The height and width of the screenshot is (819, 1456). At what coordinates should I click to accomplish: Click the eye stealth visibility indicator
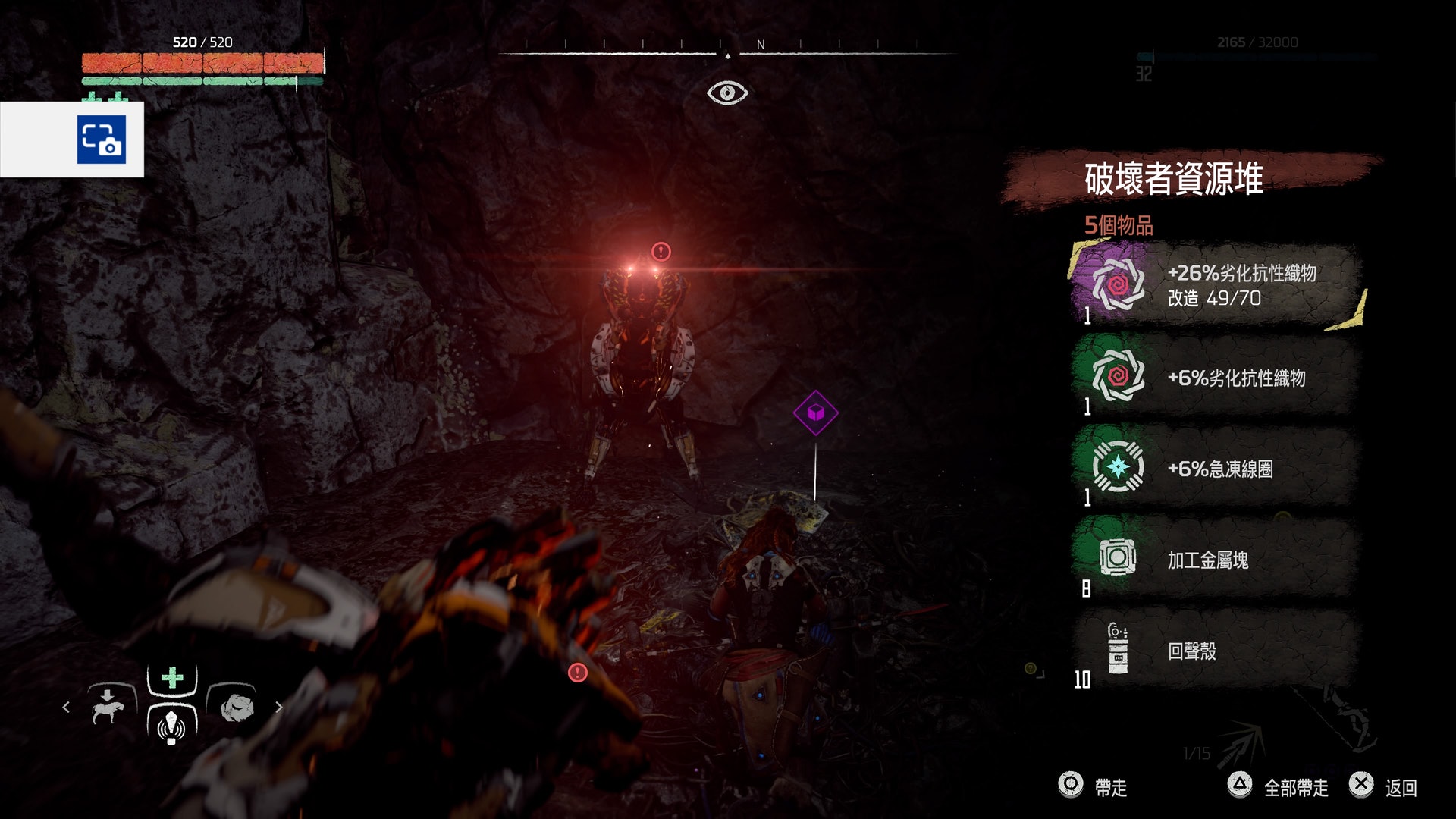[x=727, y=93]
